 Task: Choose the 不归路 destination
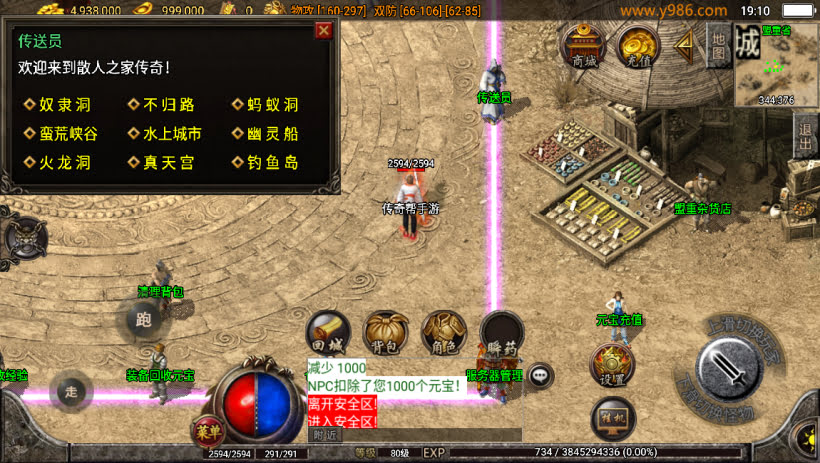click(168, 105)
